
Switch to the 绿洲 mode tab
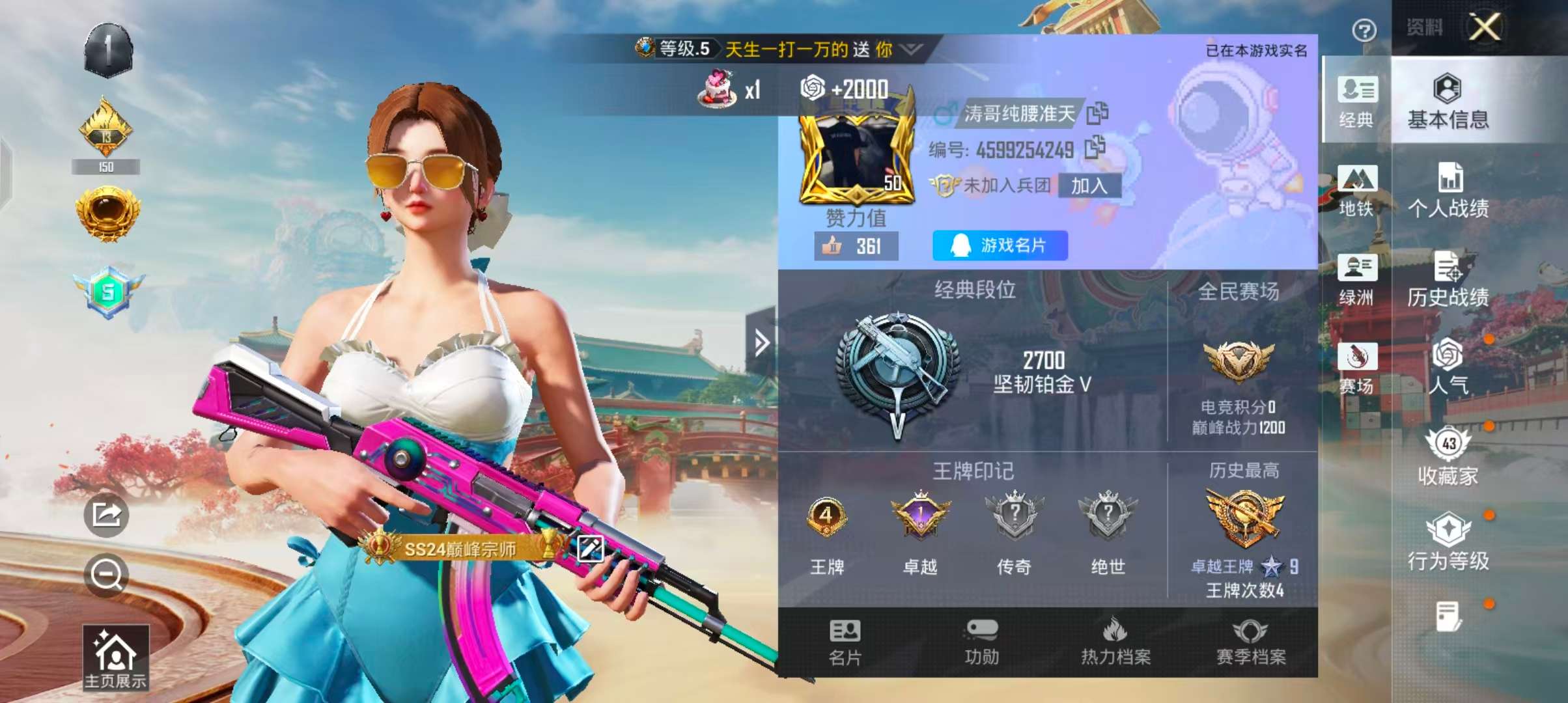coord(1357,279)
